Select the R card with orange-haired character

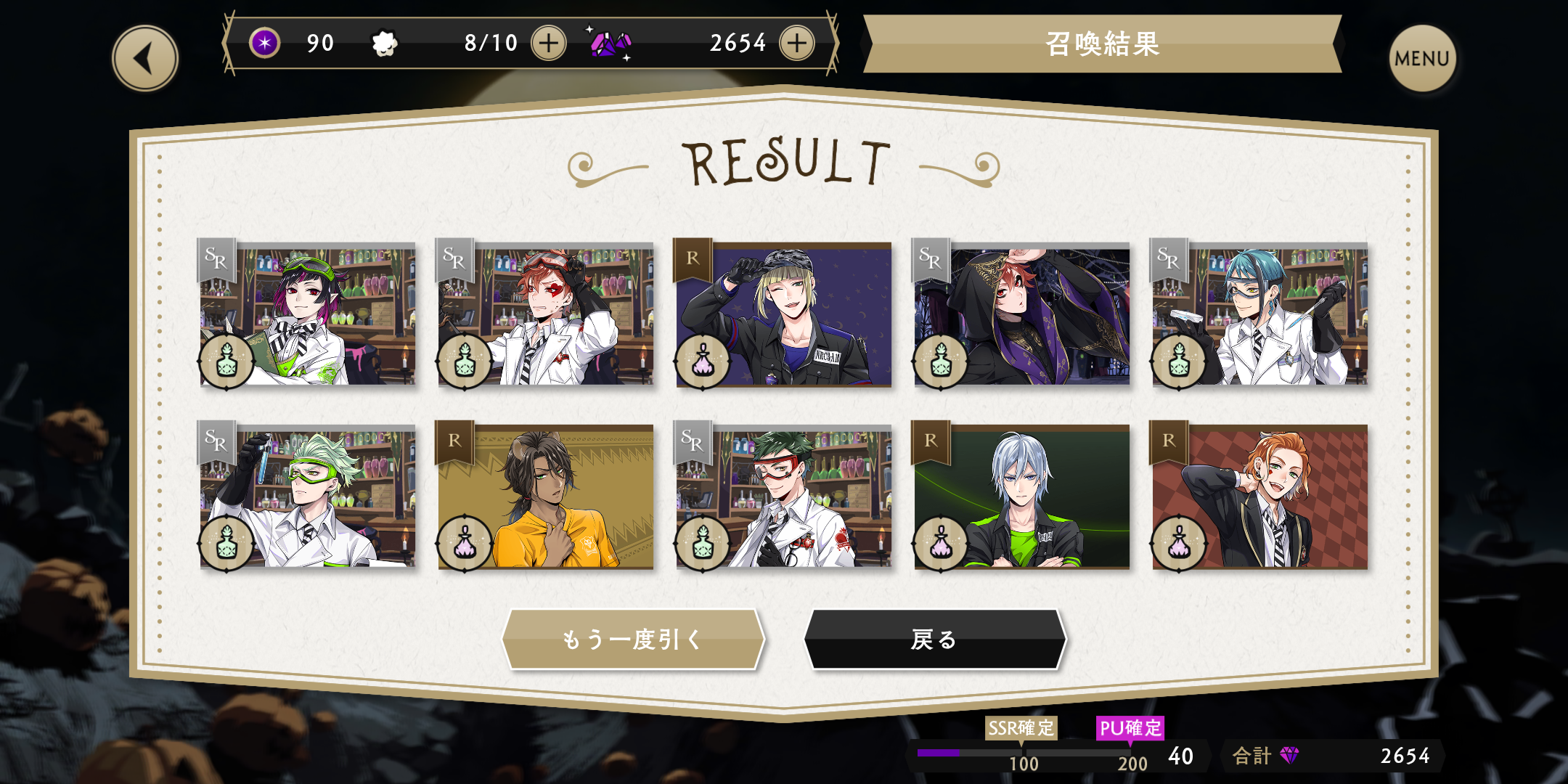pyautogui.click(x=1260, y=496)
